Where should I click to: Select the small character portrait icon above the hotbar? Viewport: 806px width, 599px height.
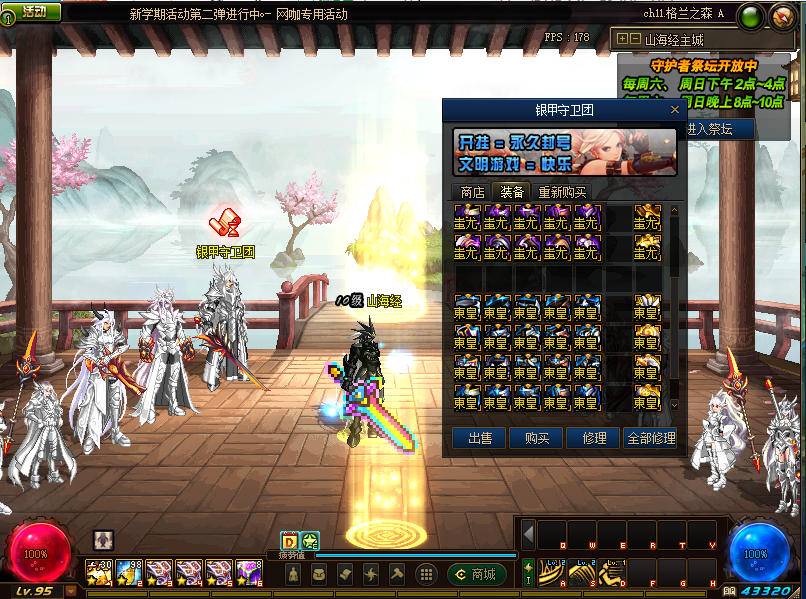coord(103,539)
